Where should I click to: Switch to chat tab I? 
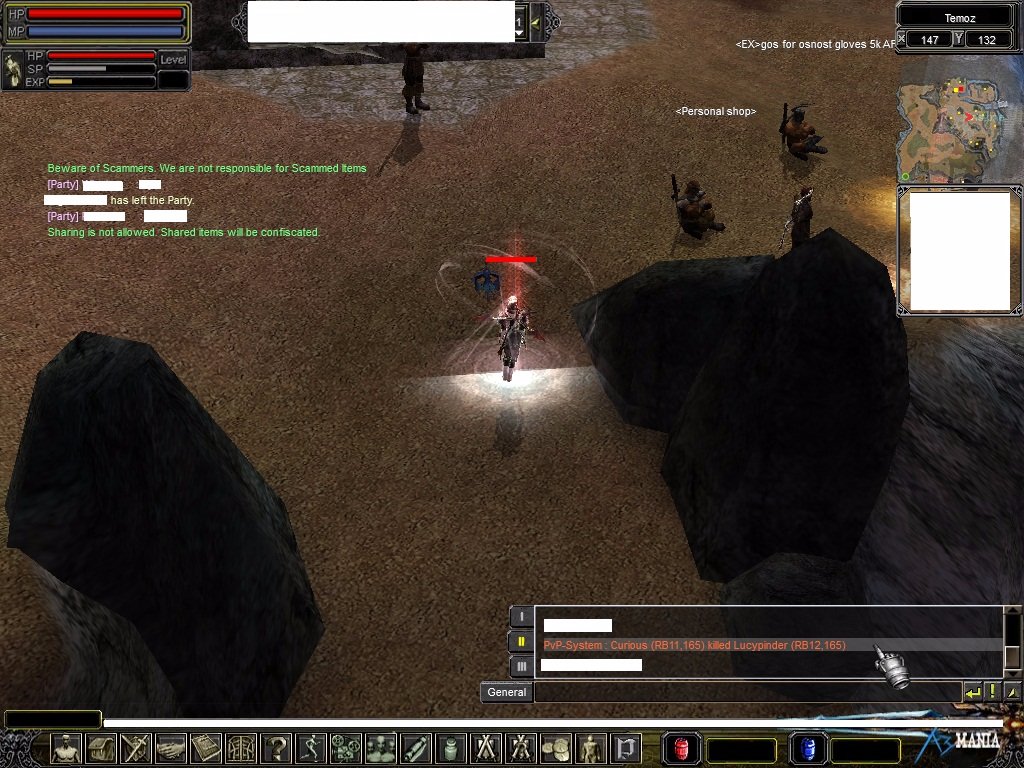tap(521, 617)
